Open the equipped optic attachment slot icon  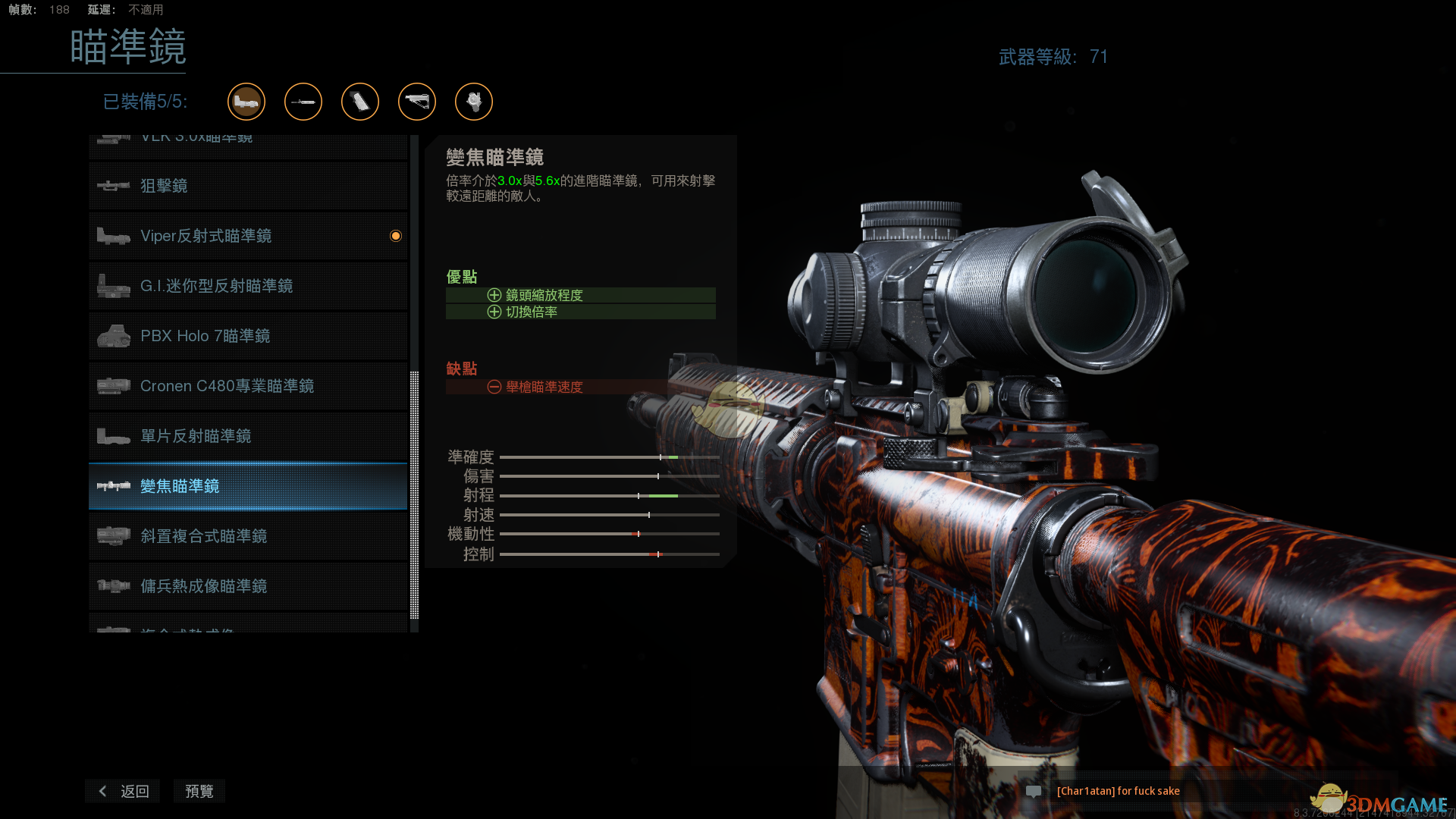coord(246,102)
